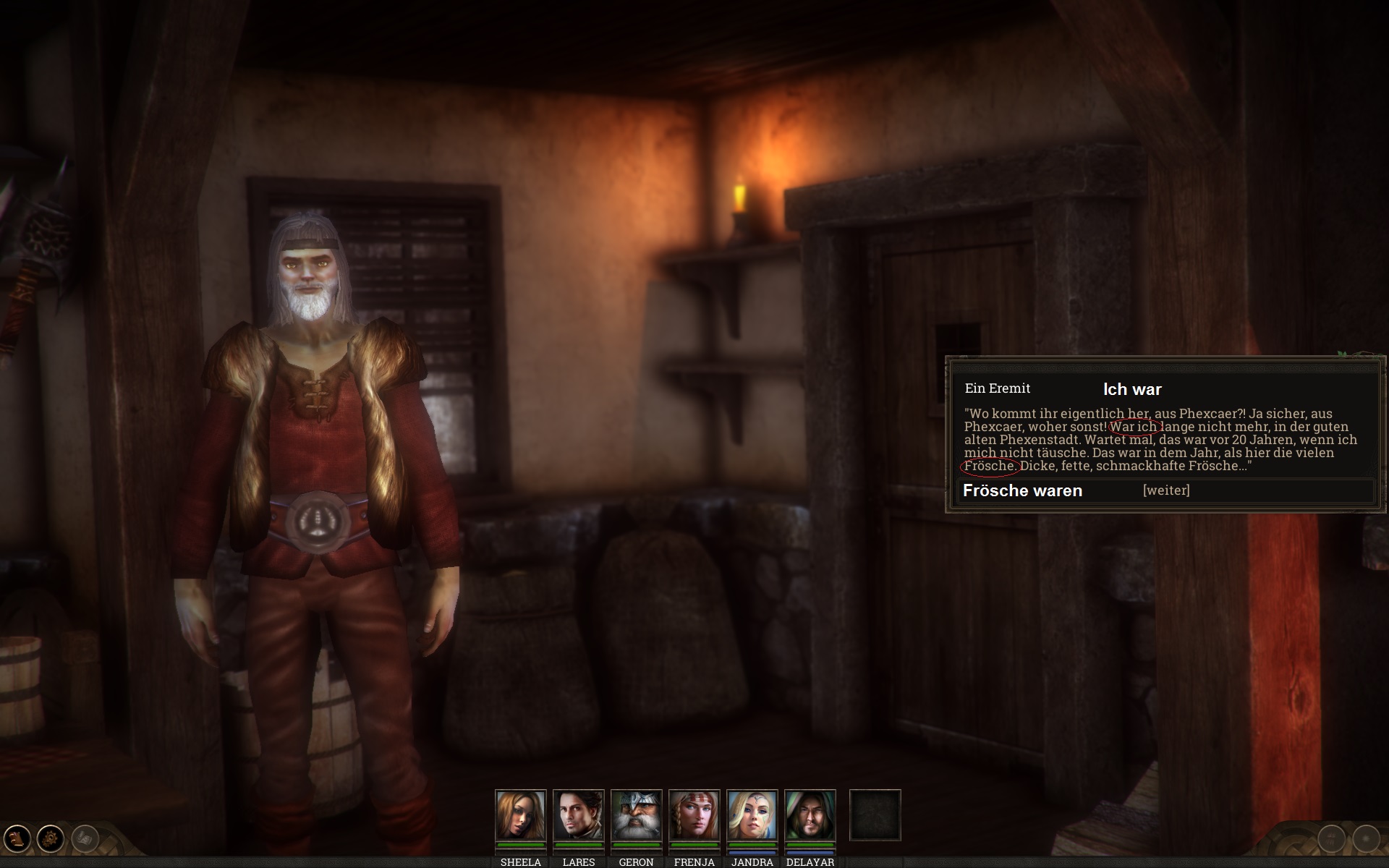
Task: Click Delayar's hooded portrait
Action: click(810, 814)
